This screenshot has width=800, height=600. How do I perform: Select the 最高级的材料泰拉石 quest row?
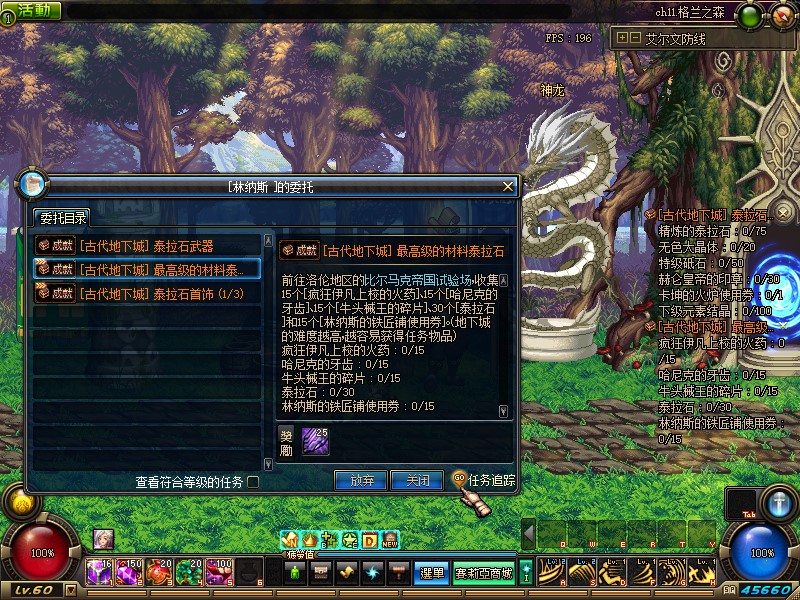(148, 269)
